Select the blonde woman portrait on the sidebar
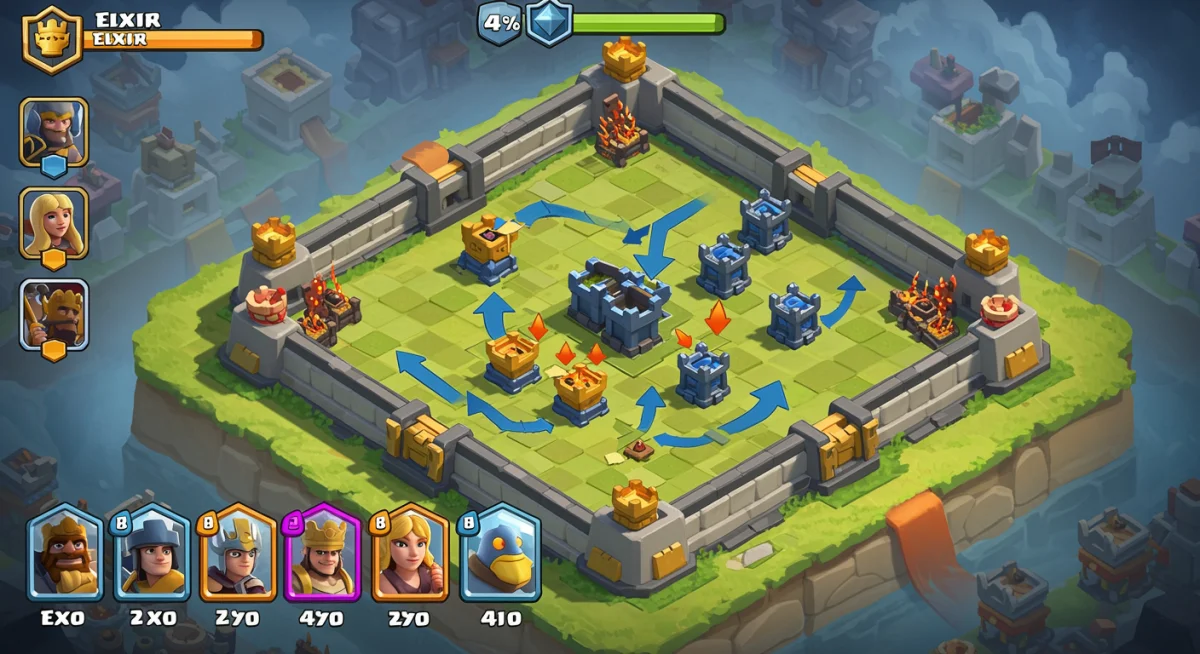1200x654 pixels. click(x=54, y=223)
